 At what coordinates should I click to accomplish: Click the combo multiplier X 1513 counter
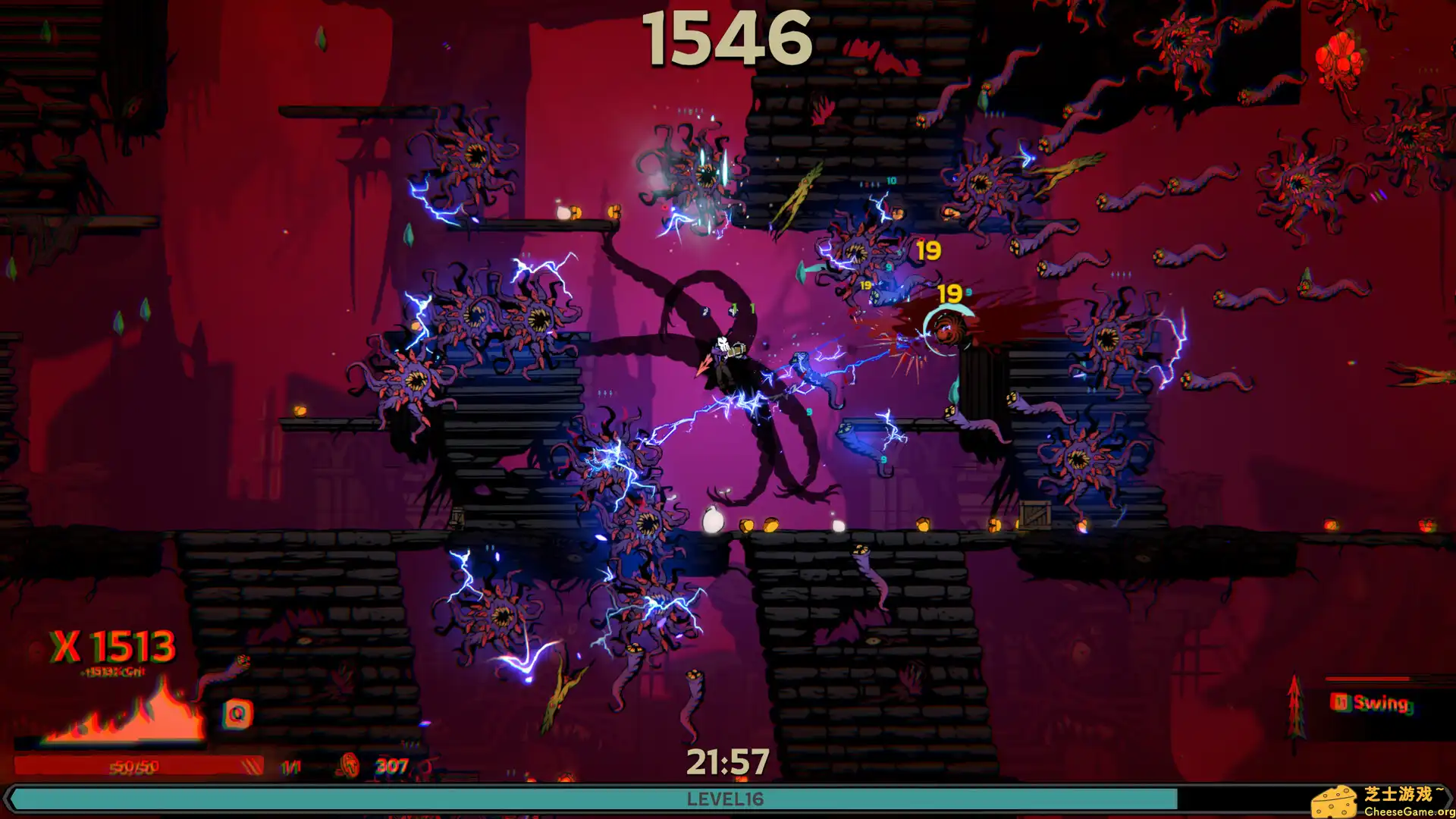pos(112,646)
